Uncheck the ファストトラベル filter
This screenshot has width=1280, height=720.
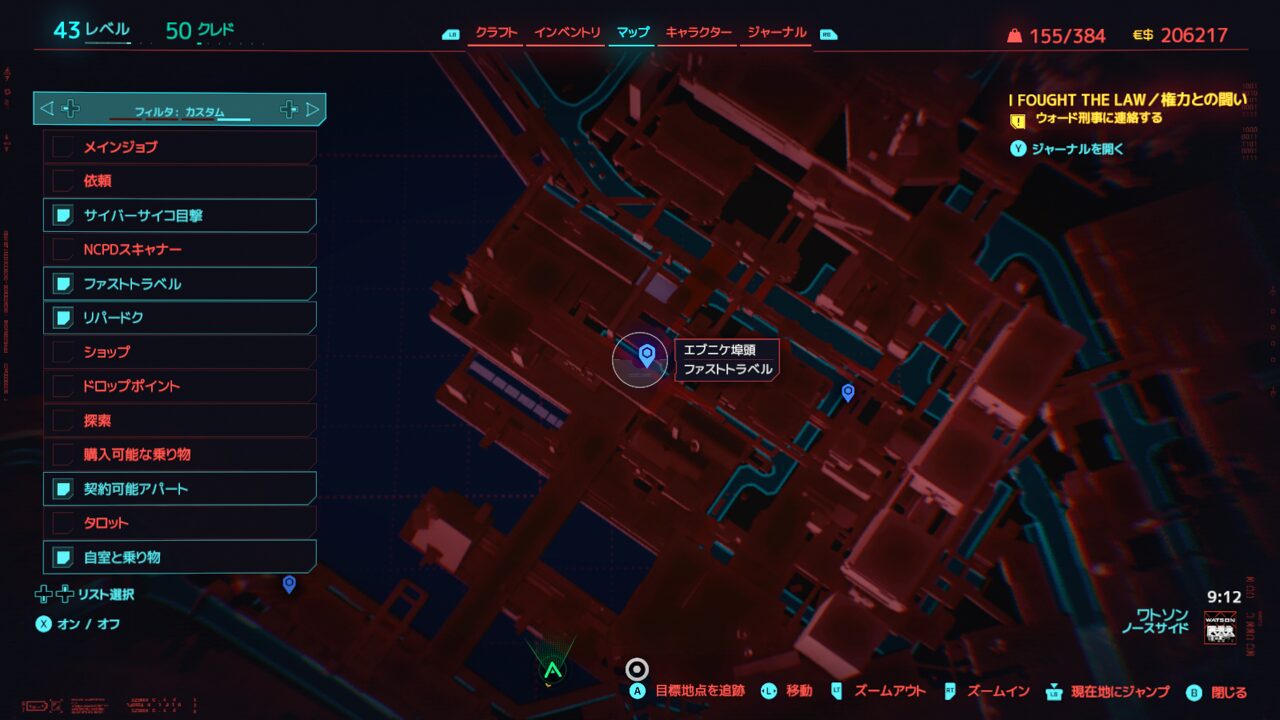point(180,284)
